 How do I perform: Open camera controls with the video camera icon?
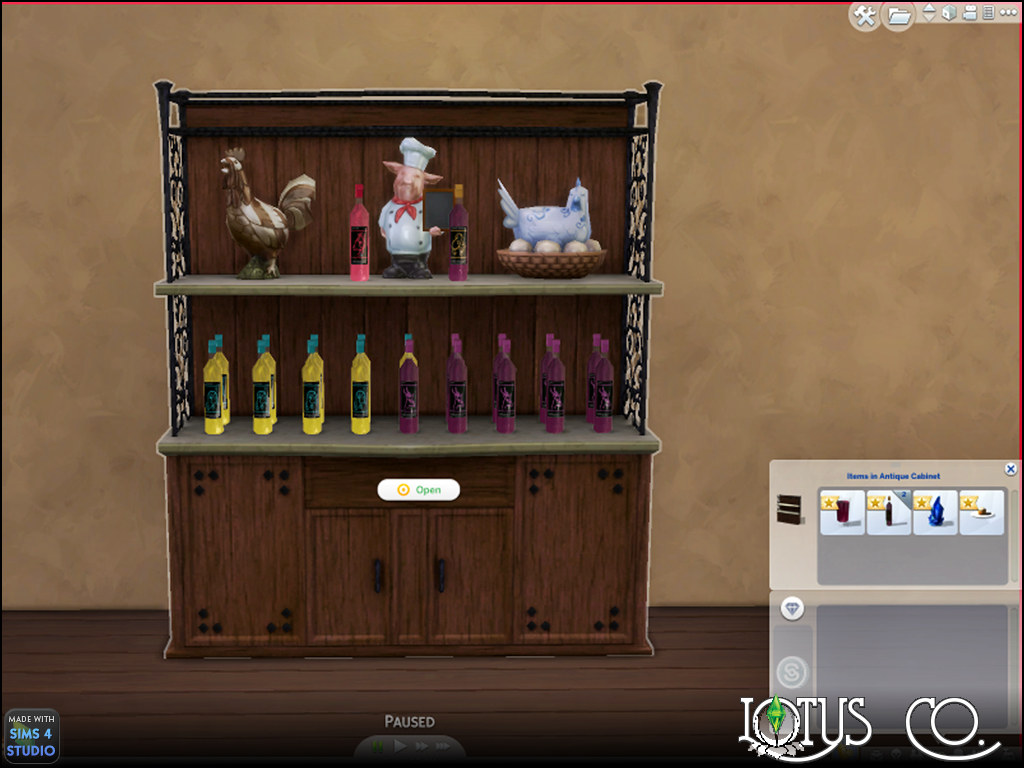pos(968,13)
